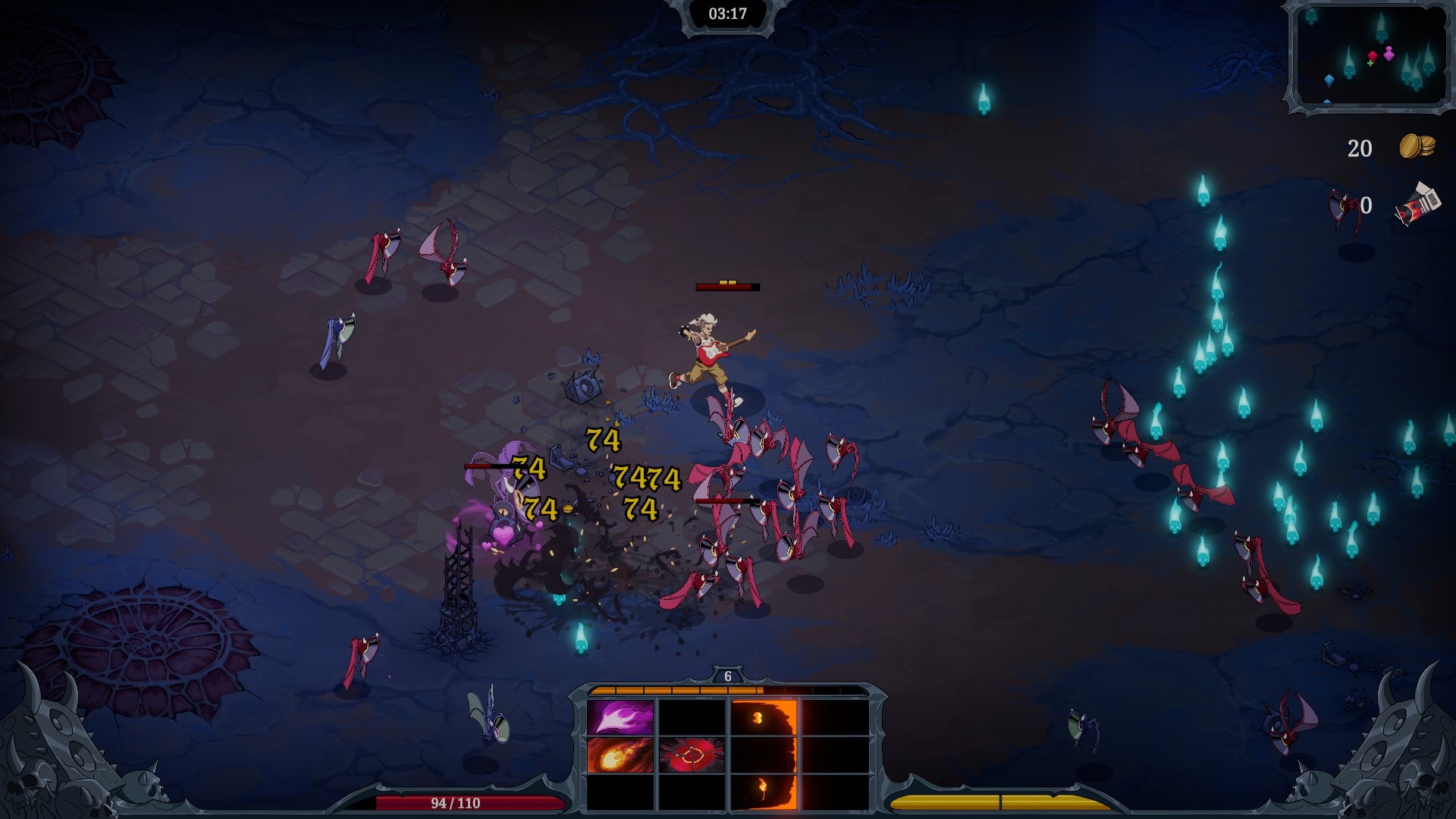The image size is (1456, 819).
Task: Select the pink gem marker on minimap
Action: [1389, 53]
